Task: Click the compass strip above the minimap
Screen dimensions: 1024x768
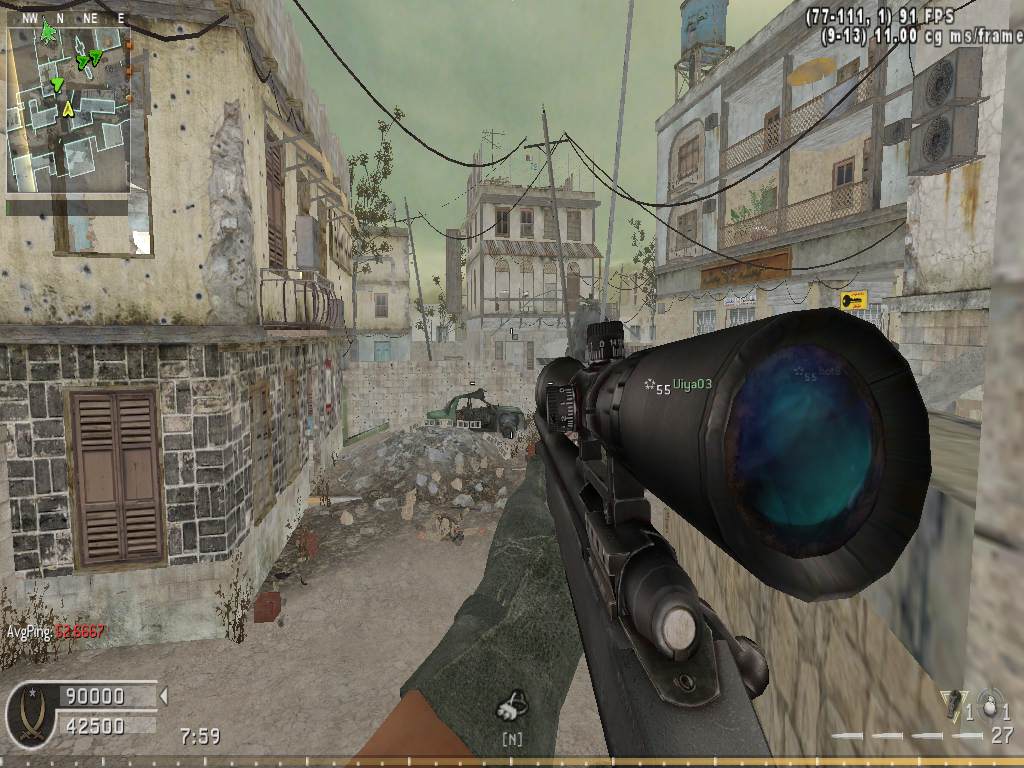Action: [x=67, y=18]
